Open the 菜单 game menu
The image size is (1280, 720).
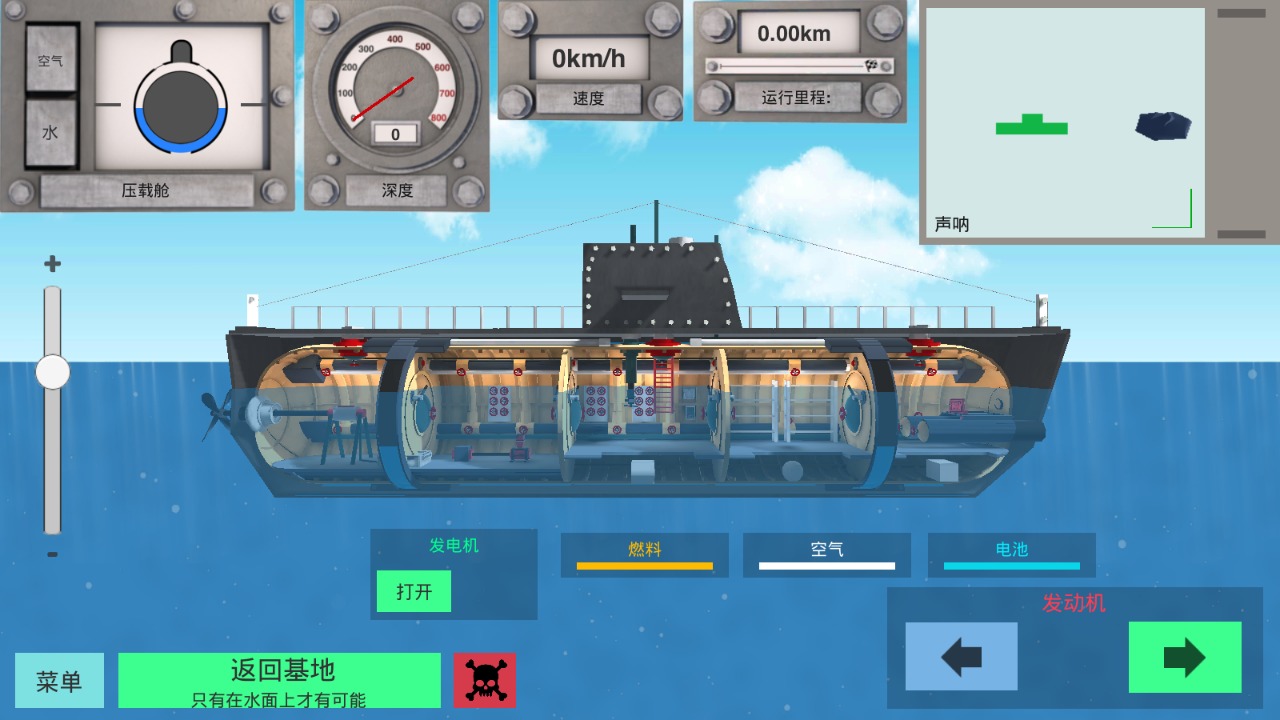pos(59,680)
